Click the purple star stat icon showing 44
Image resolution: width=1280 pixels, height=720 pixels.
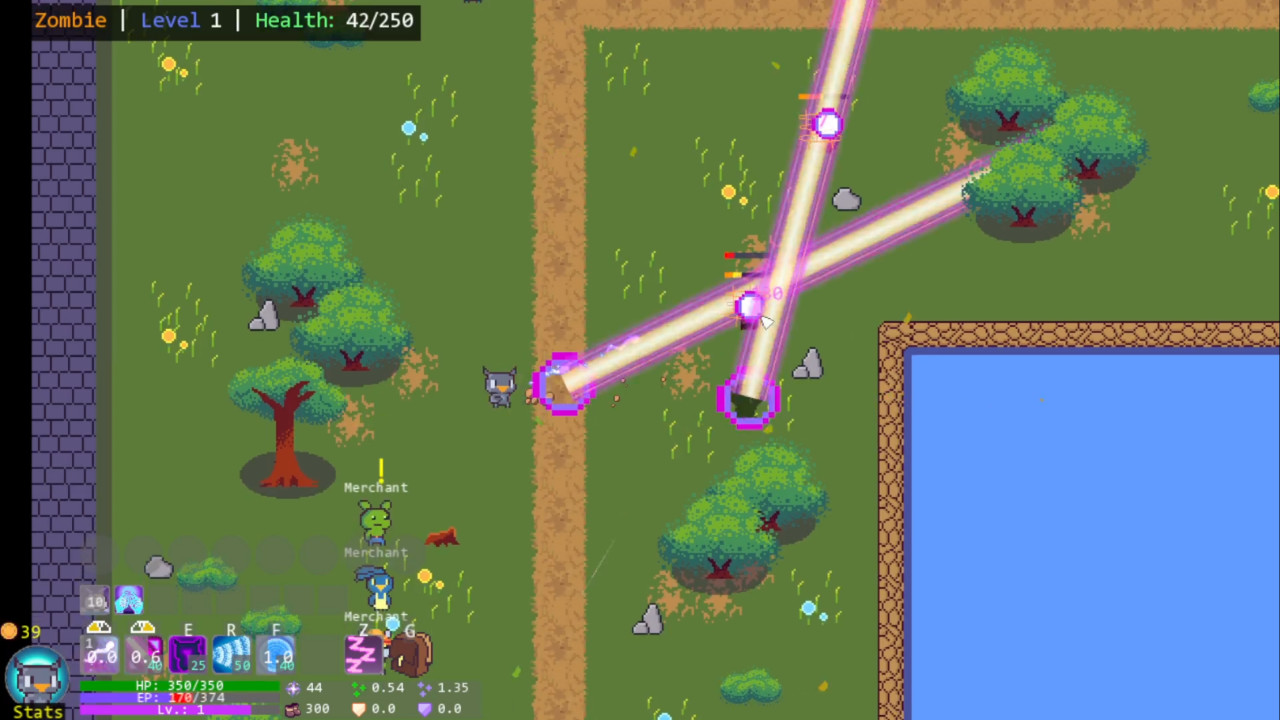[x=294, y=689]
